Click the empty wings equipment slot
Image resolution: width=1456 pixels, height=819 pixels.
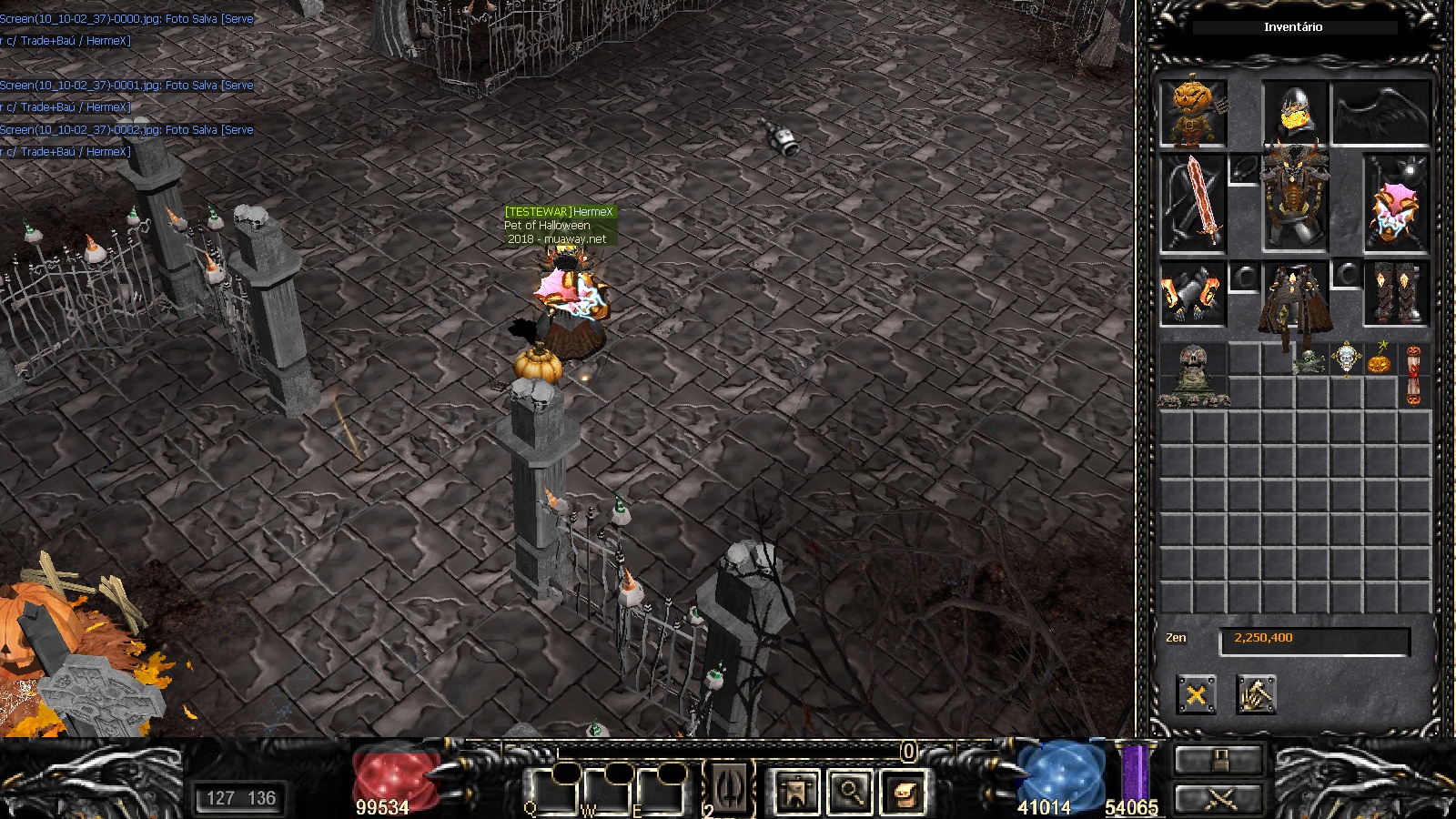pyautogui.click(x=1380, y=114)
